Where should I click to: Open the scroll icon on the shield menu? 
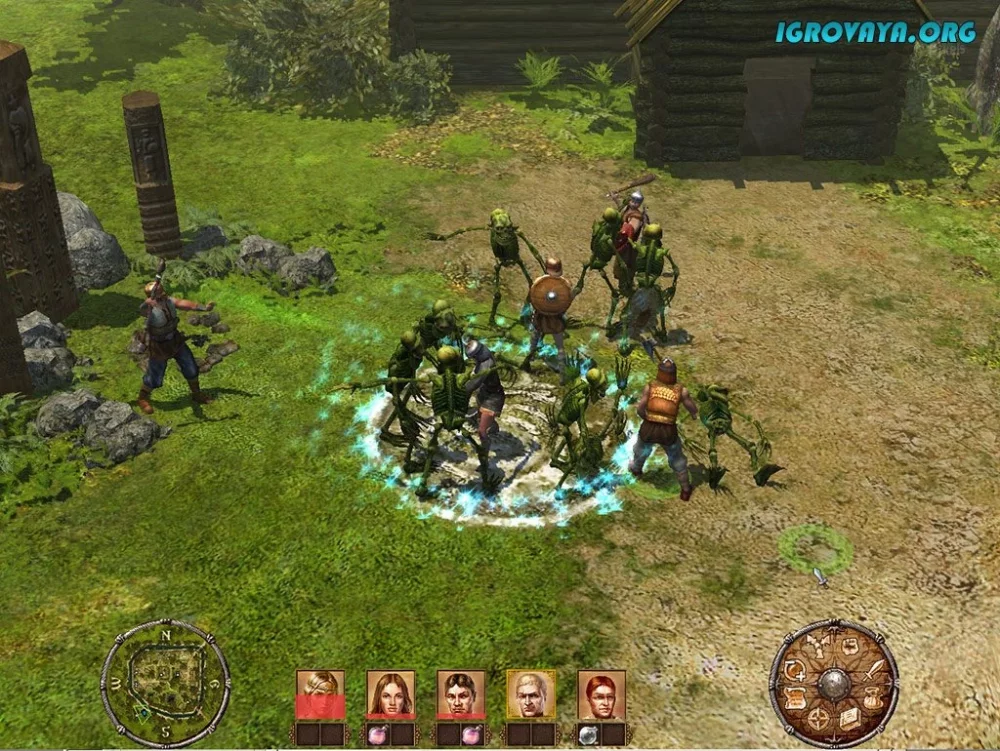coord(796,698)
